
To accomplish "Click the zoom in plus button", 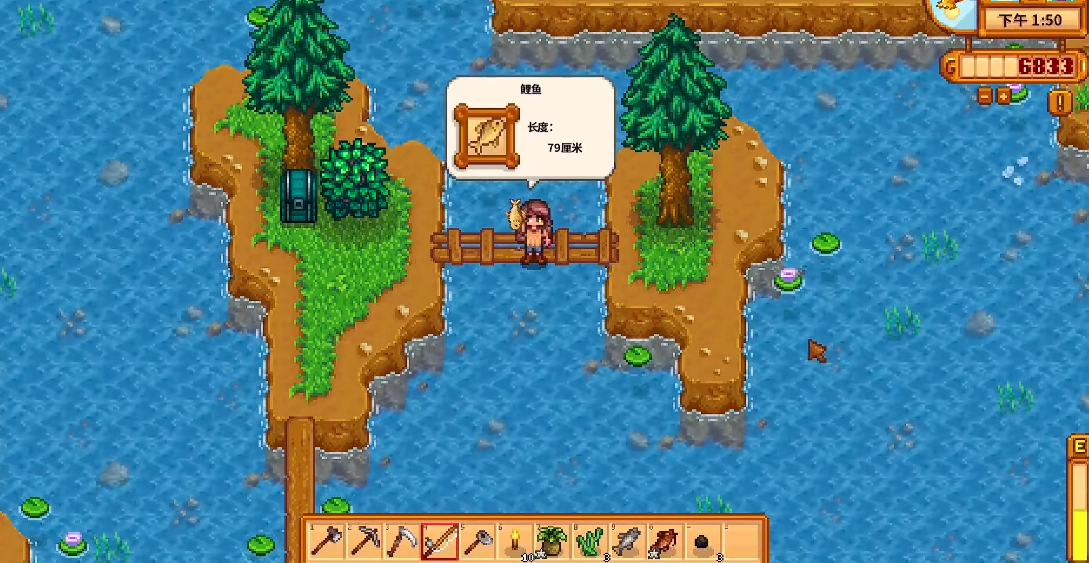I will pos(1003,96).
